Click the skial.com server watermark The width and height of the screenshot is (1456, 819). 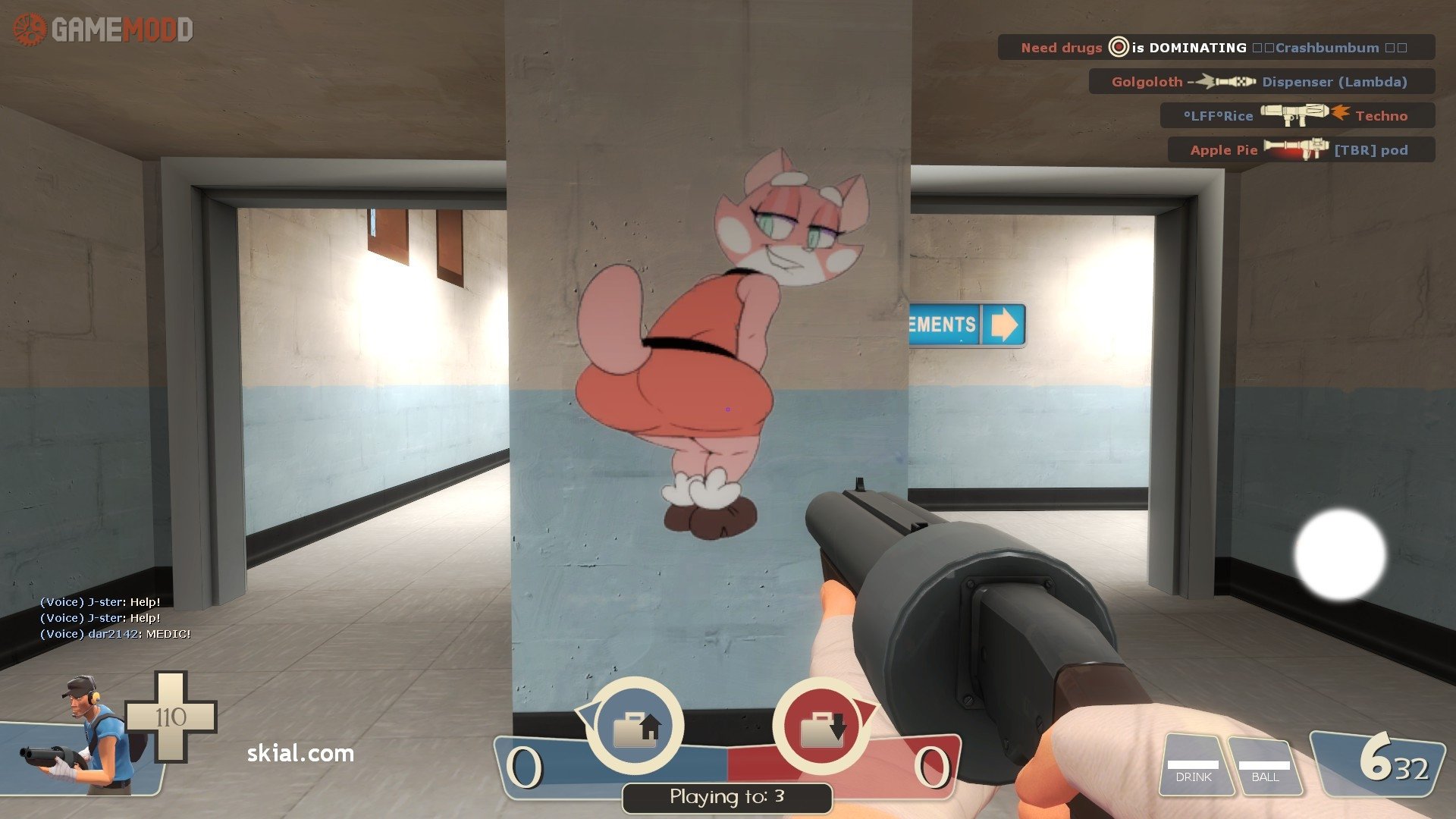click(300, 753)
